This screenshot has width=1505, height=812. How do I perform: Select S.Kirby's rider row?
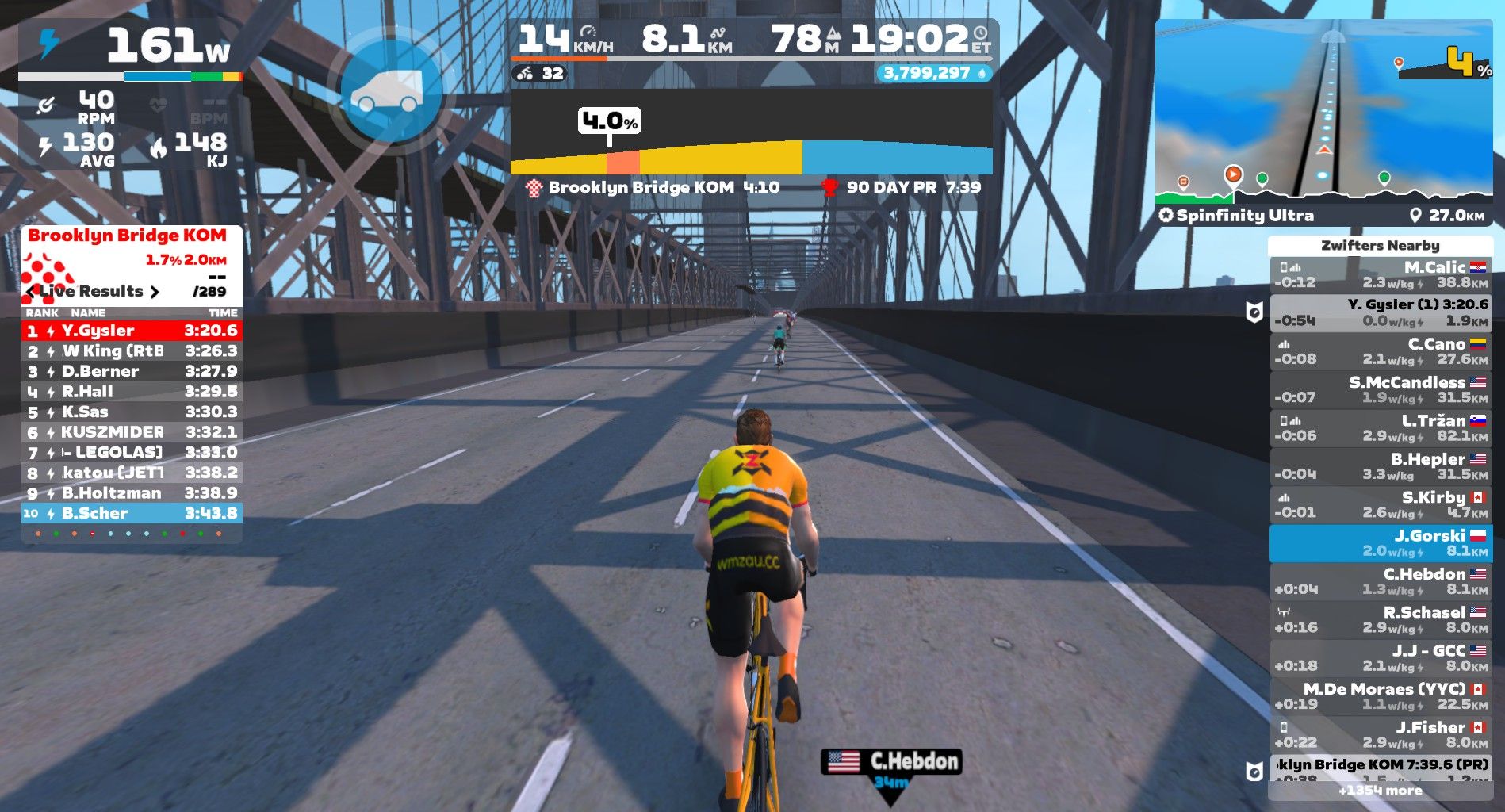pyautogui.click(x=1380, y=504)
